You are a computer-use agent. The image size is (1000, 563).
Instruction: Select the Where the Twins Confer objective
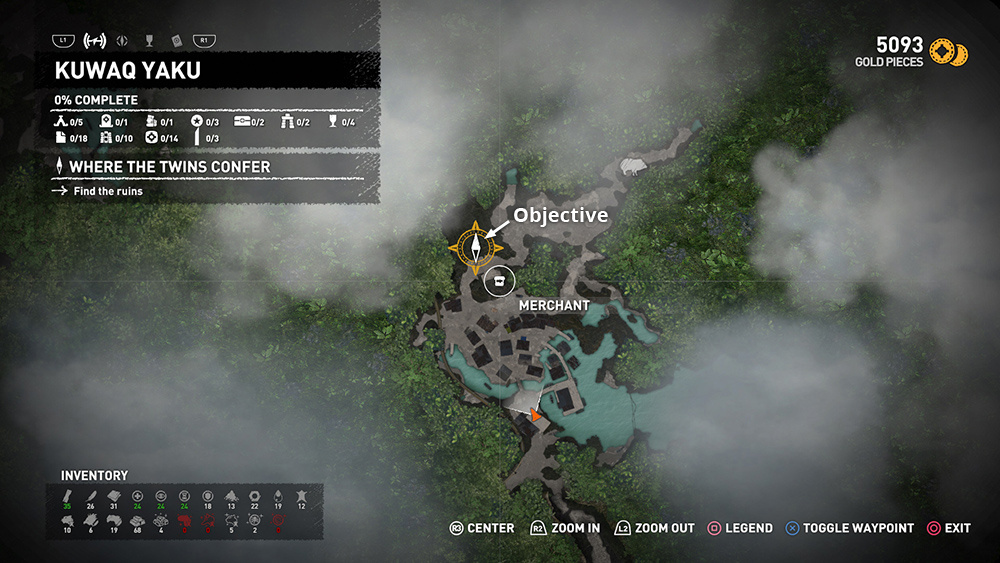(168, 166)
